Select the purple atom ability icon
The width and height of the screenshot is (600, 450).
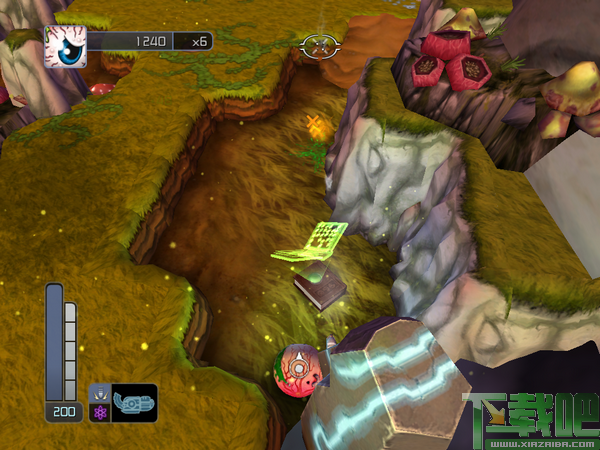[99, 411]
